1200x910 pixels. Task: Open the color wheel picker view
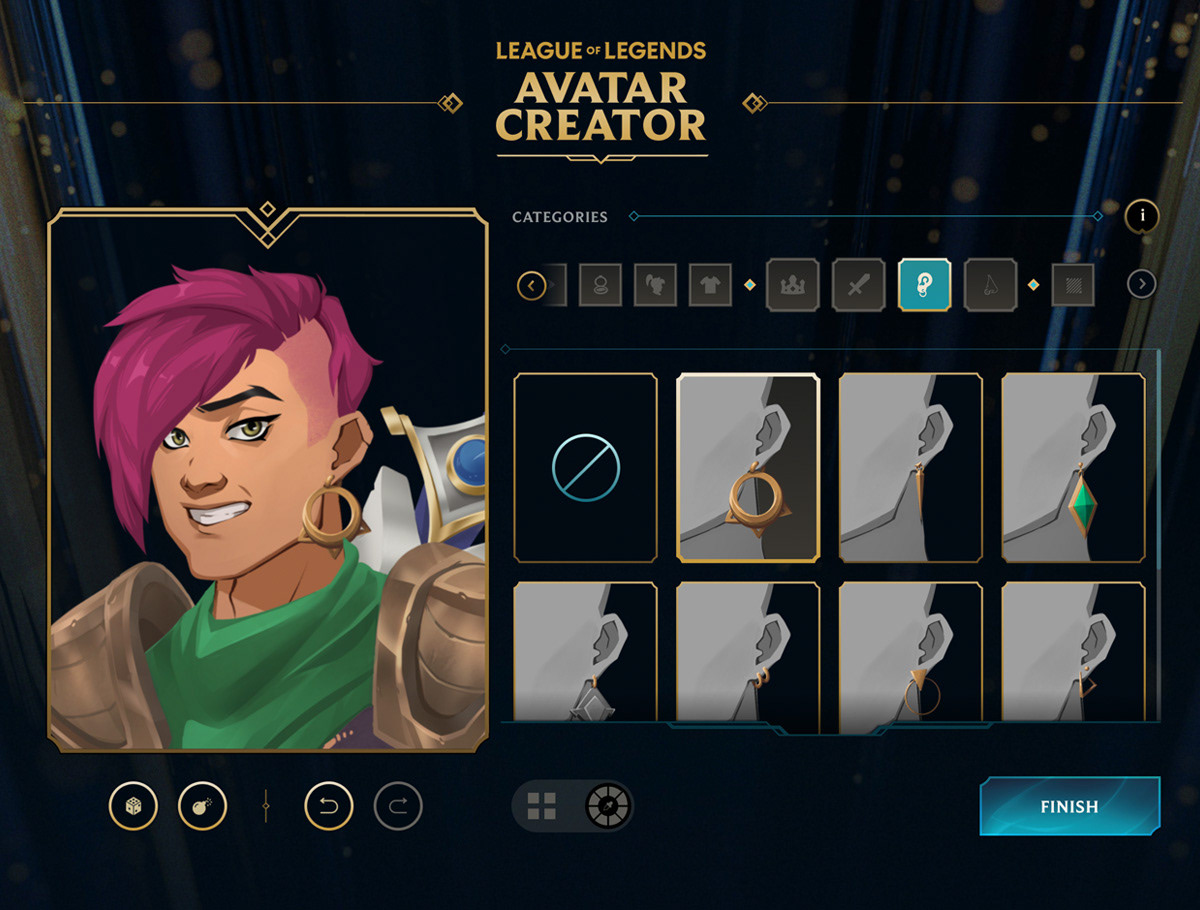(x=606, y=806)
